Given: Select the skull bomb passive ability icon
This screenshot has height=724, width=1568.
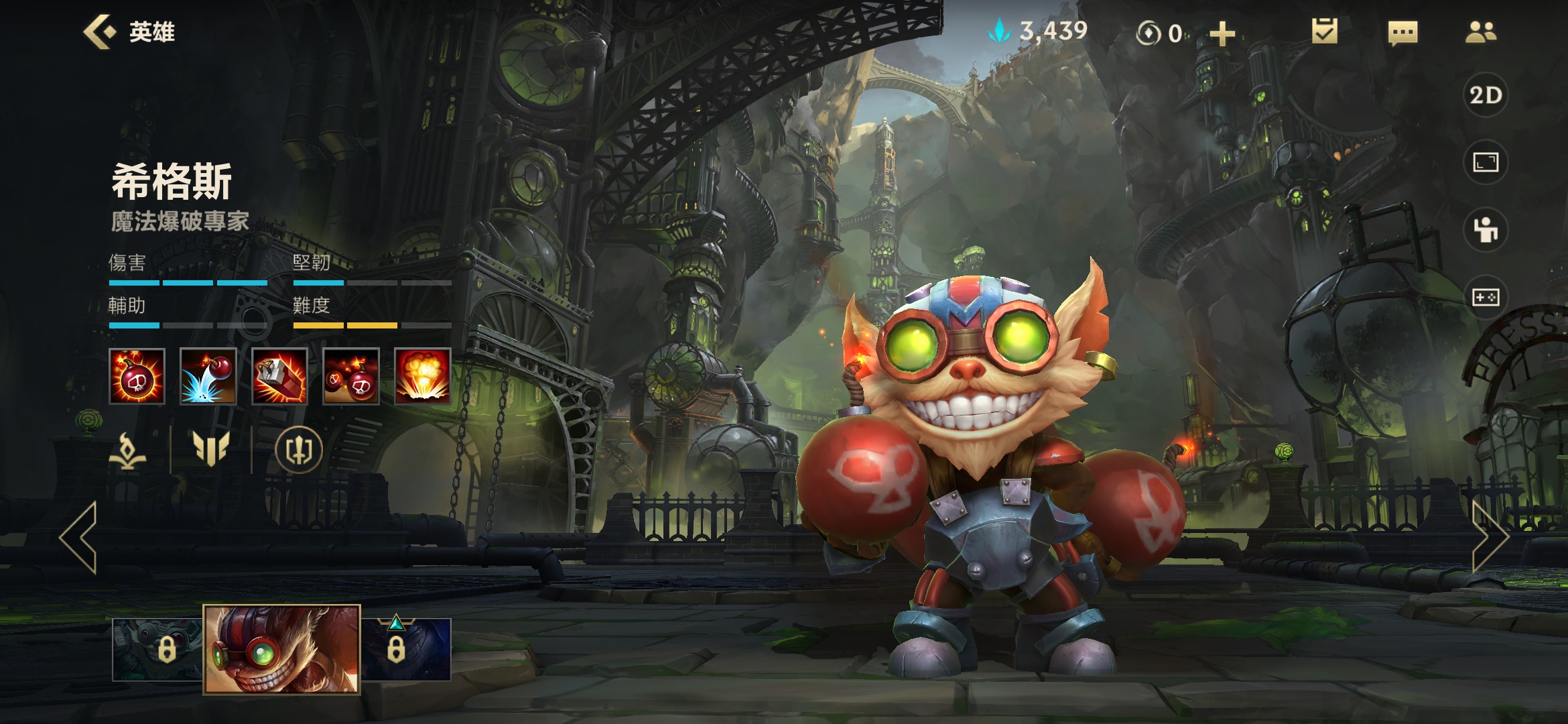Looking at the screenshot, I should tap(137, 377).
